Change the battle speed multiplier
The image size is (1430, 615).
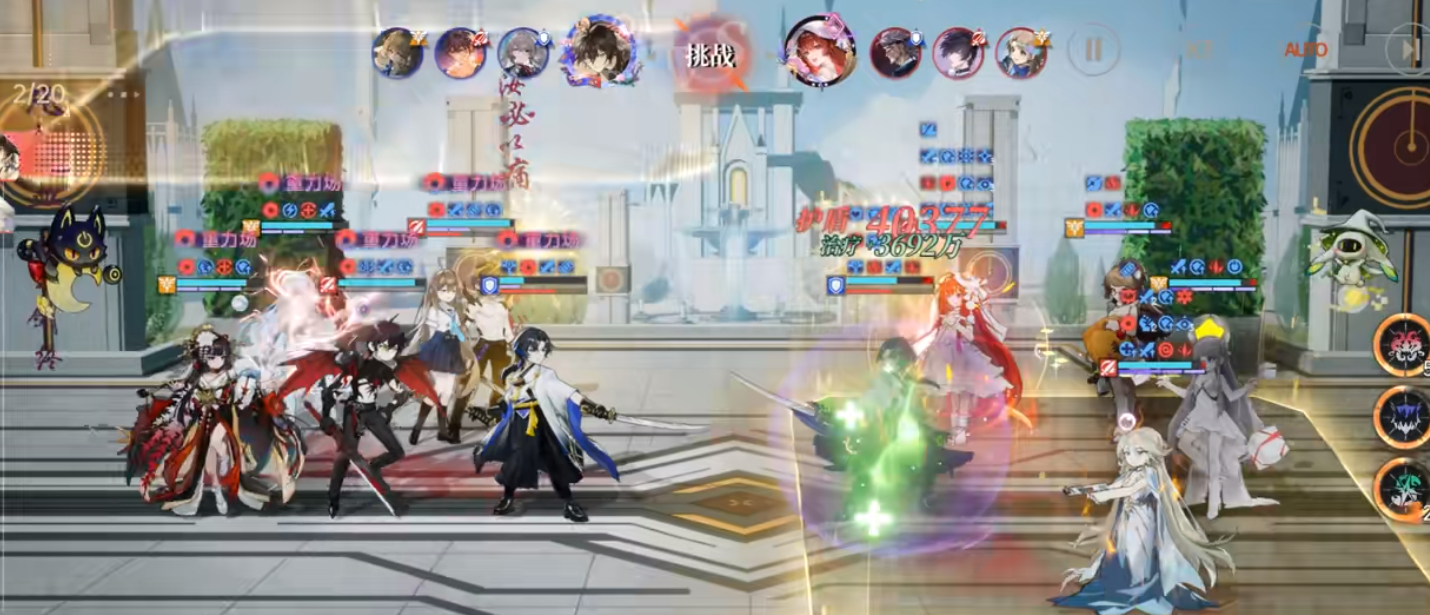tap(1200, 49)
